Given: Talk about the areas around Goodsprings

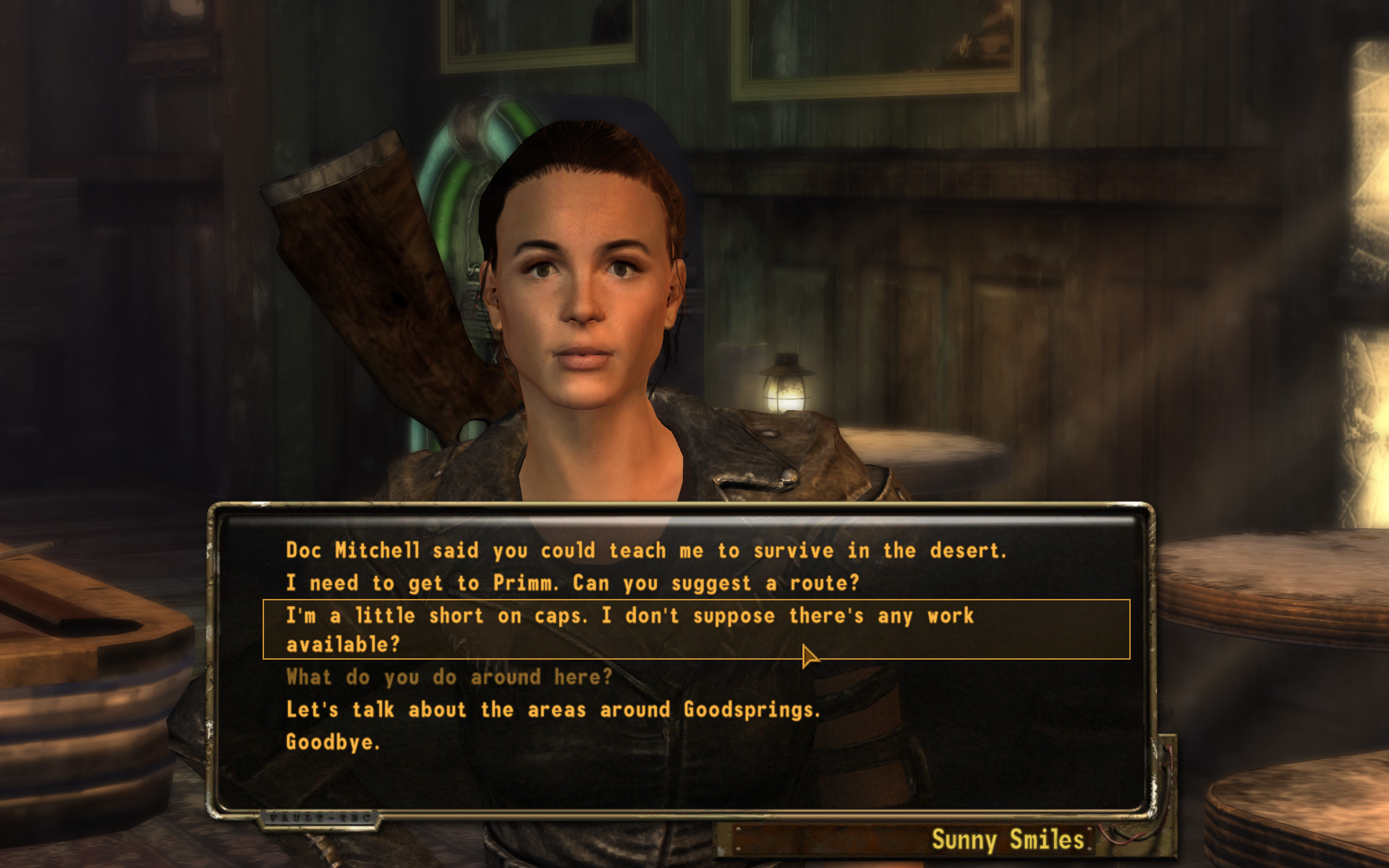Looking at the screenshot, I should [553, 710].
